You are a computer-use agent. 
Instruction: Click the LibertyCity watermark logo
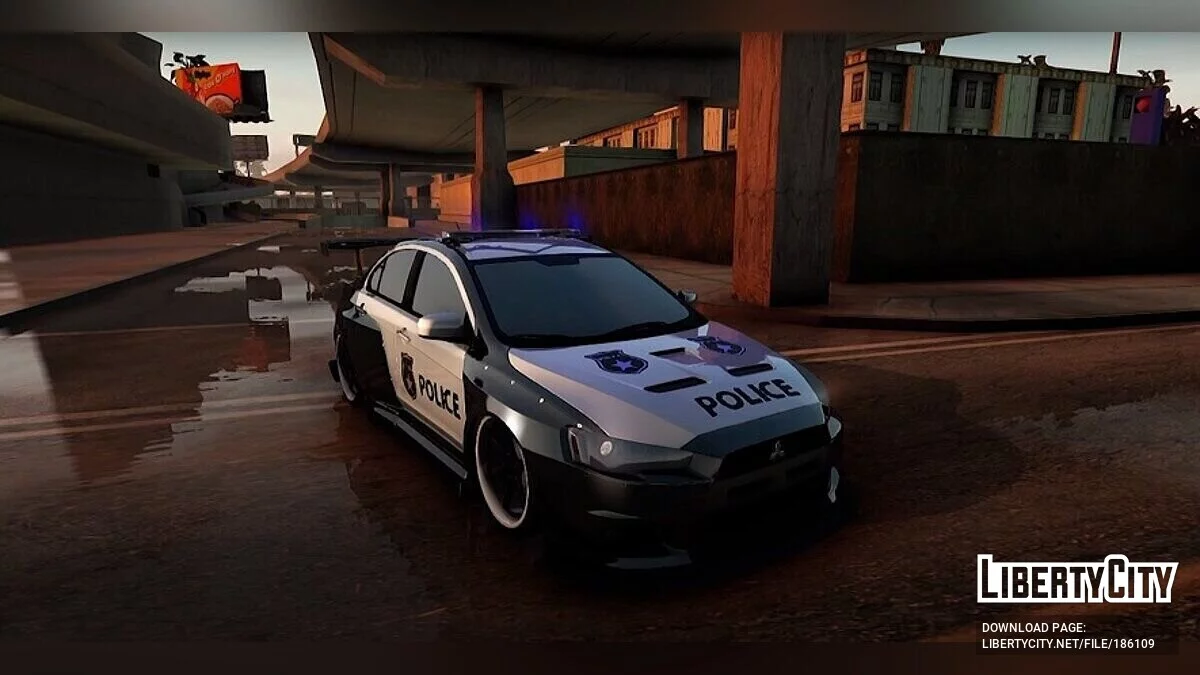click(x=1077, y=579)
